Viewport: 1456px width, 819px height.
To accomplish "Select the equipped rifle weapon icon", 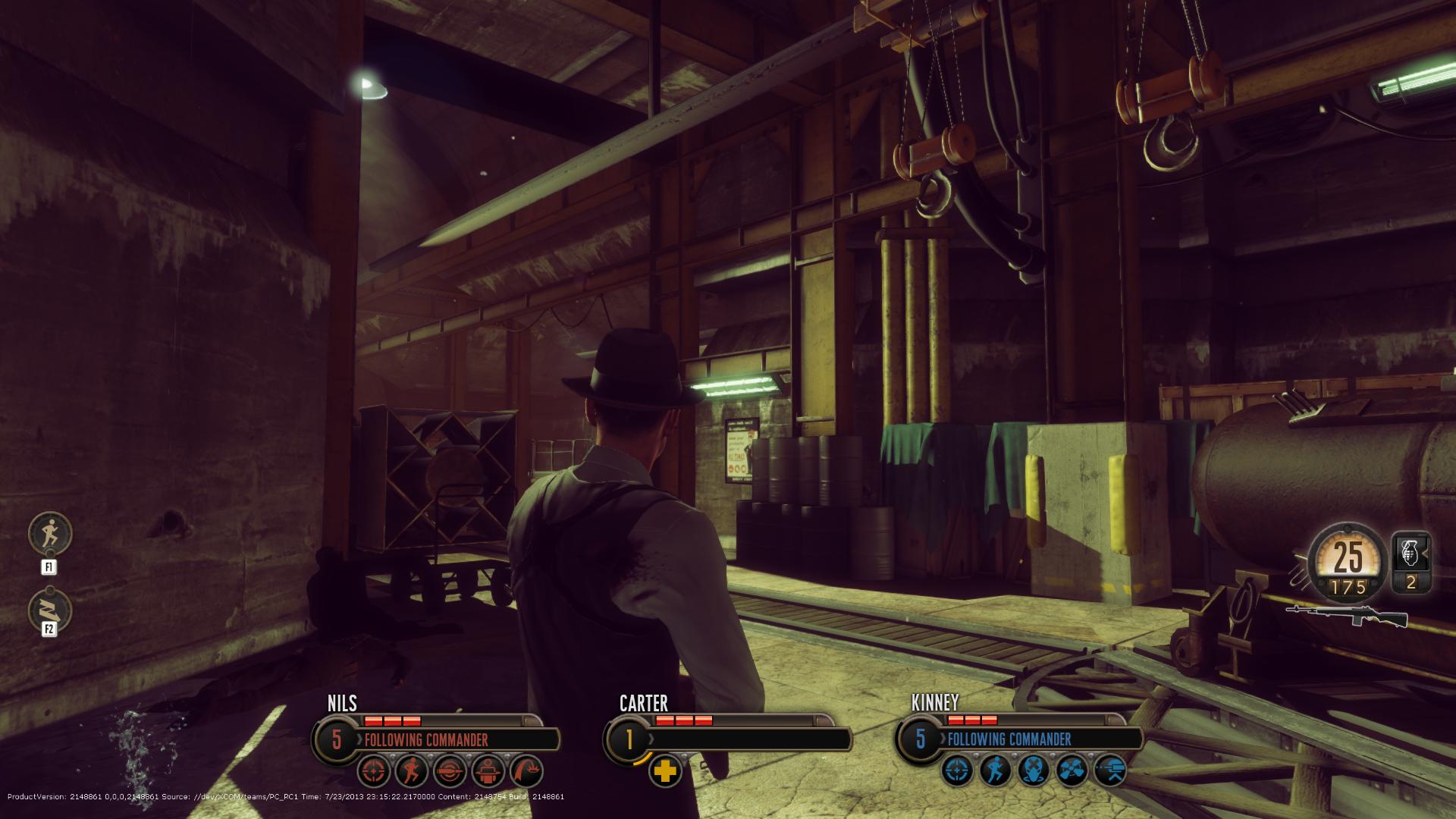I will tap(1347, 617).
